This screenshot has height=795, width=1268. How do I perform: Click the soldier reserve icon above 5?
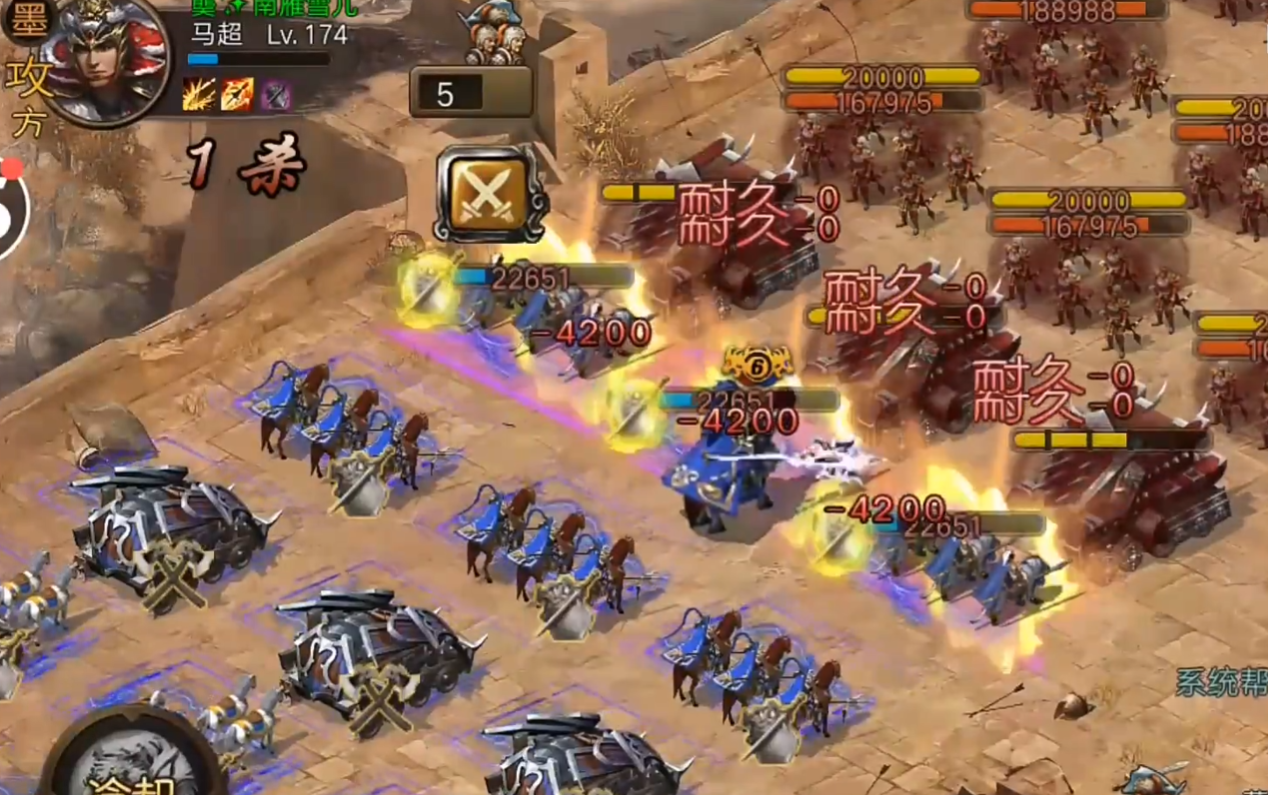click(x=493, y=35)
